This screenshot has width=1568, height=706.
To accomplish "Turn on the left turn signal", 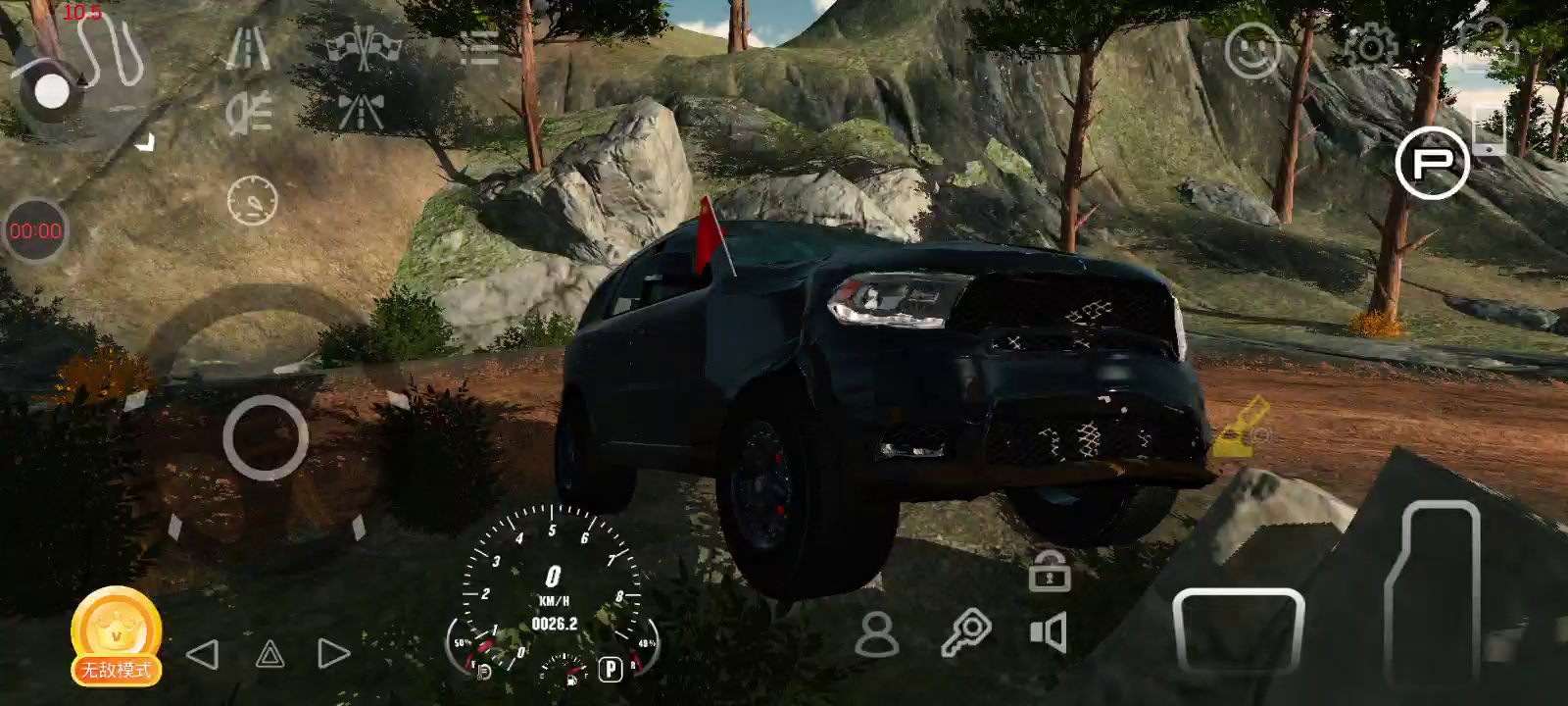I will point(203,654).
